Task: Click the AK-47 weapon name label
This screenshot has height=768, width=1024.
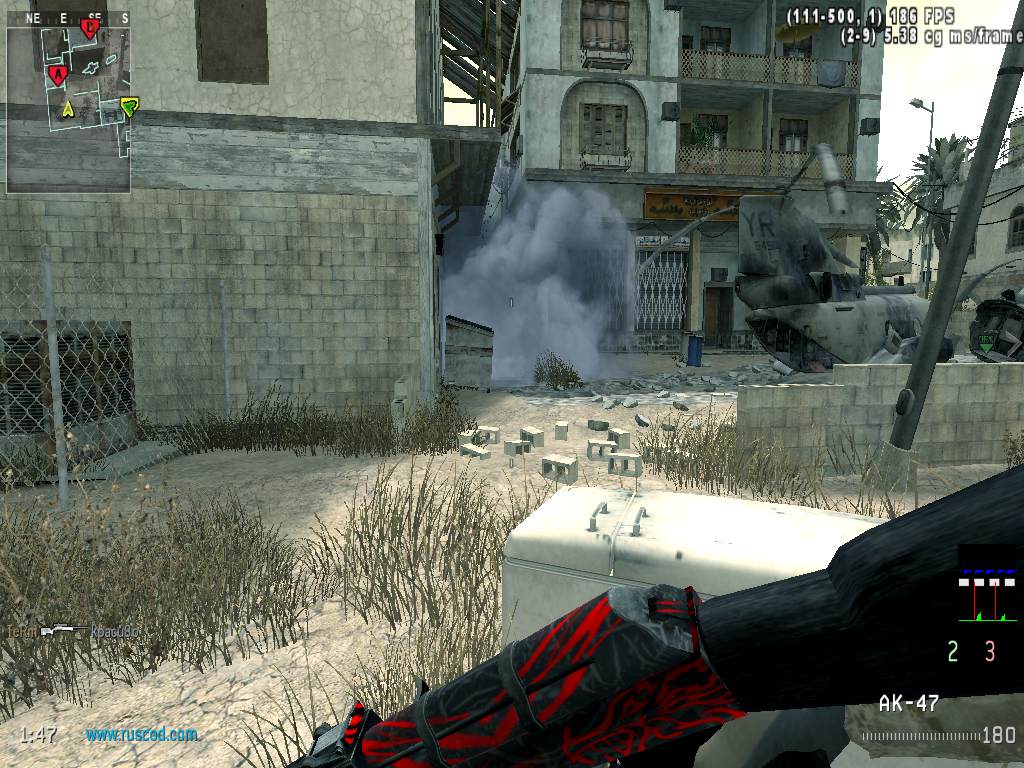Action: 908,703
